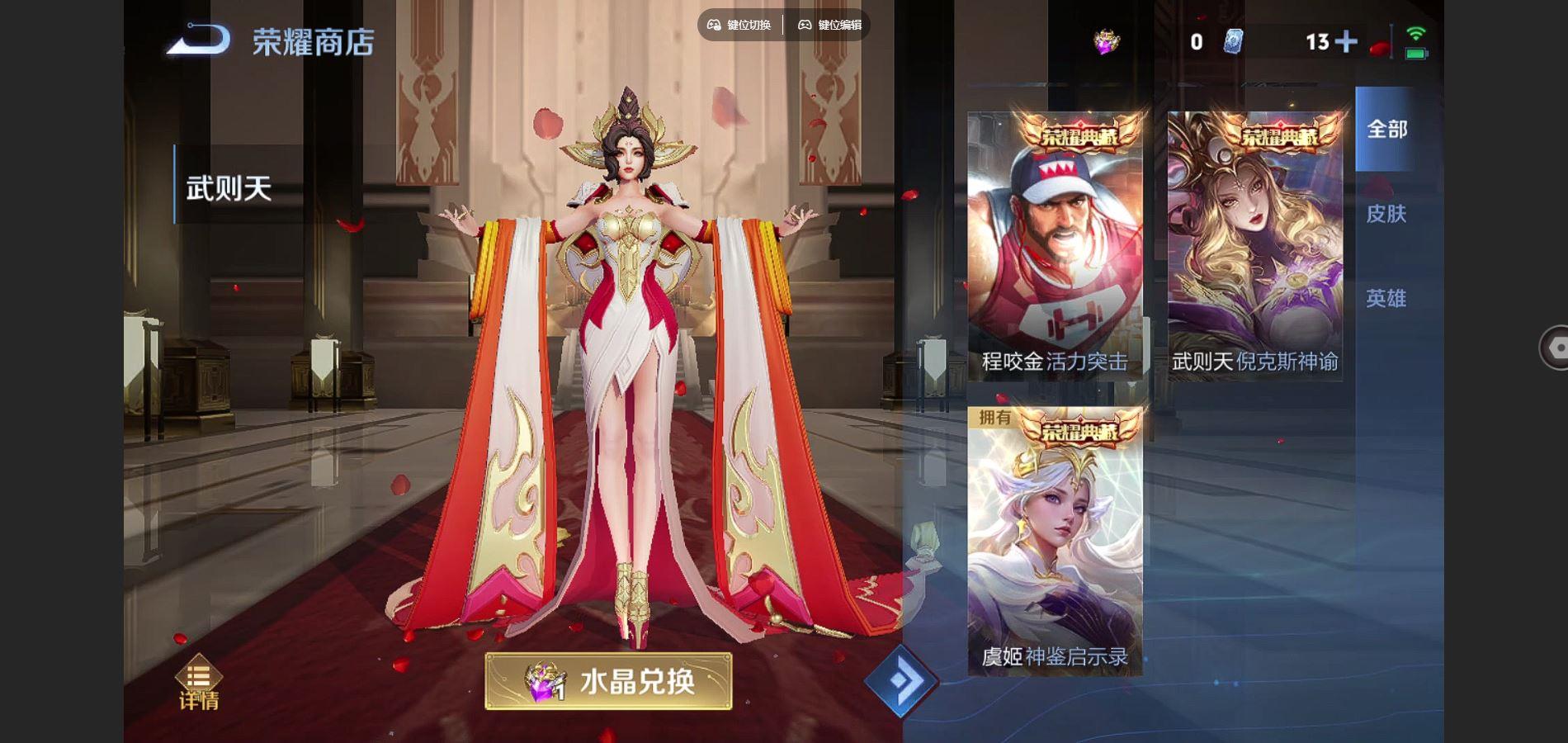Switch to the 英雄 tab

[1386, 298]
